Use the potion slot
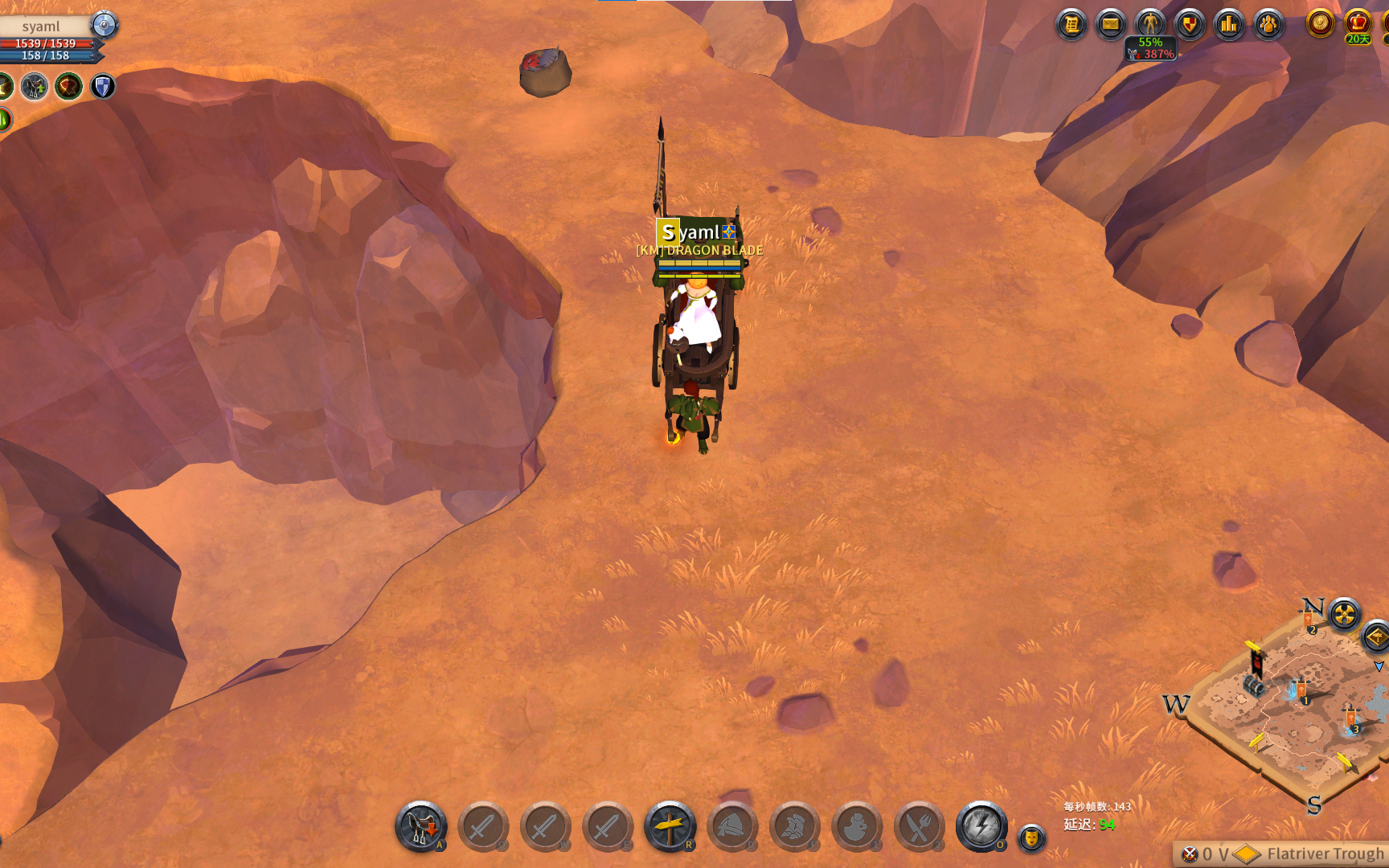Image resolution: width=1389 pixels, height=868 pixels. (x=857, y=826)
